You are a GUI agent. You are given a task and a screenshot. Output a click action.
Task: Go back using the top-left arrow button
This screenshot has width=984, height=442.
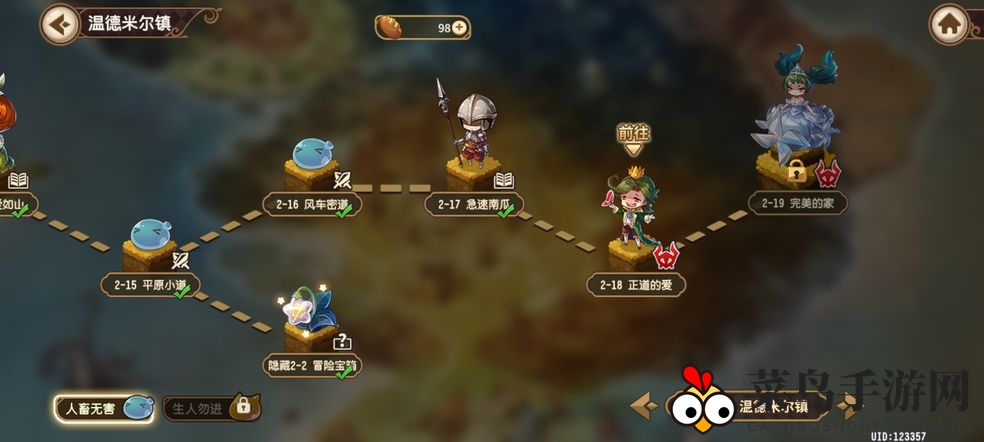point(60,23)
